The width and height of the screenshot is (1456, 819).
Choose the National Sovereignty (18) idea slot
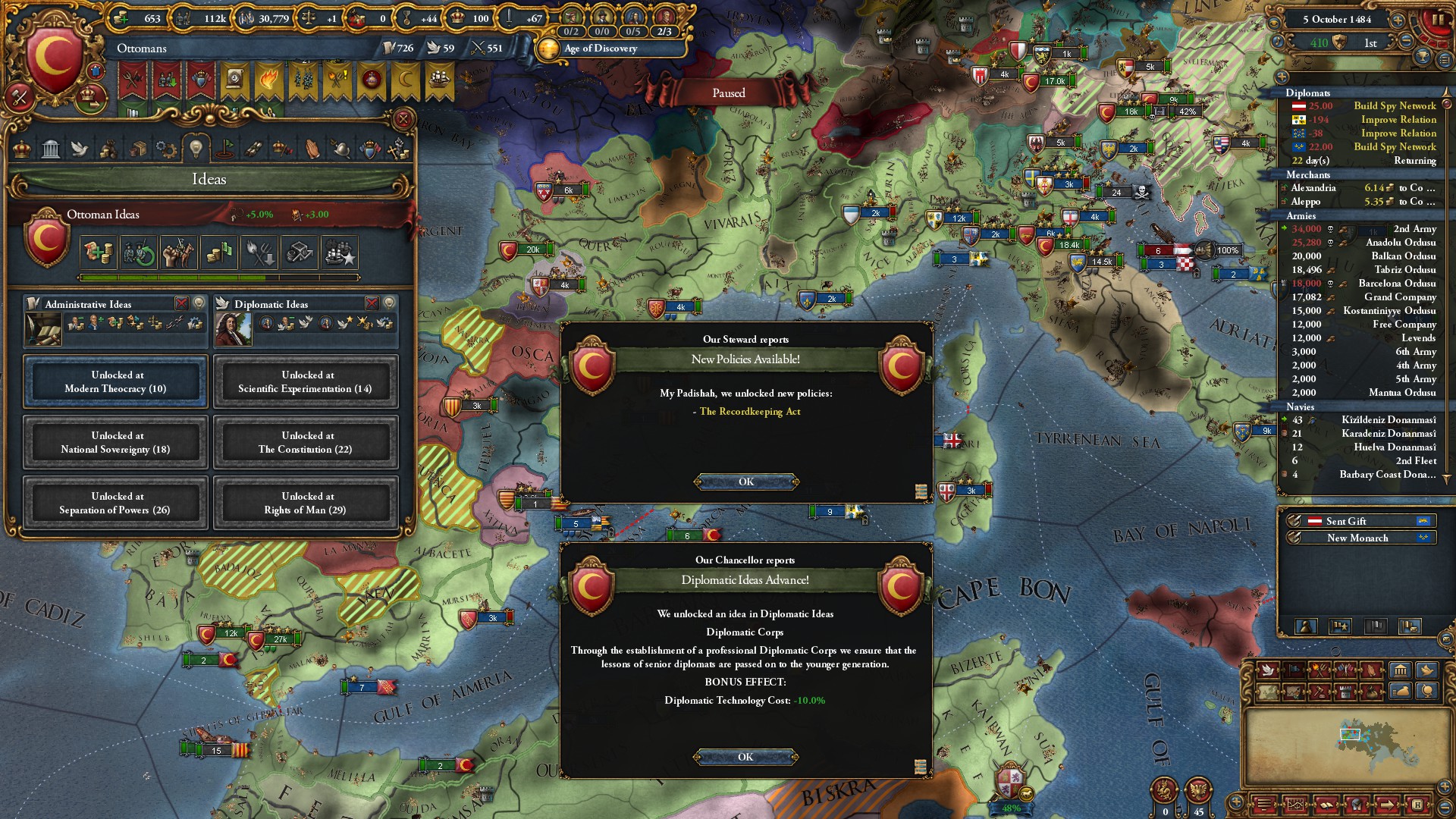(115, 442)
